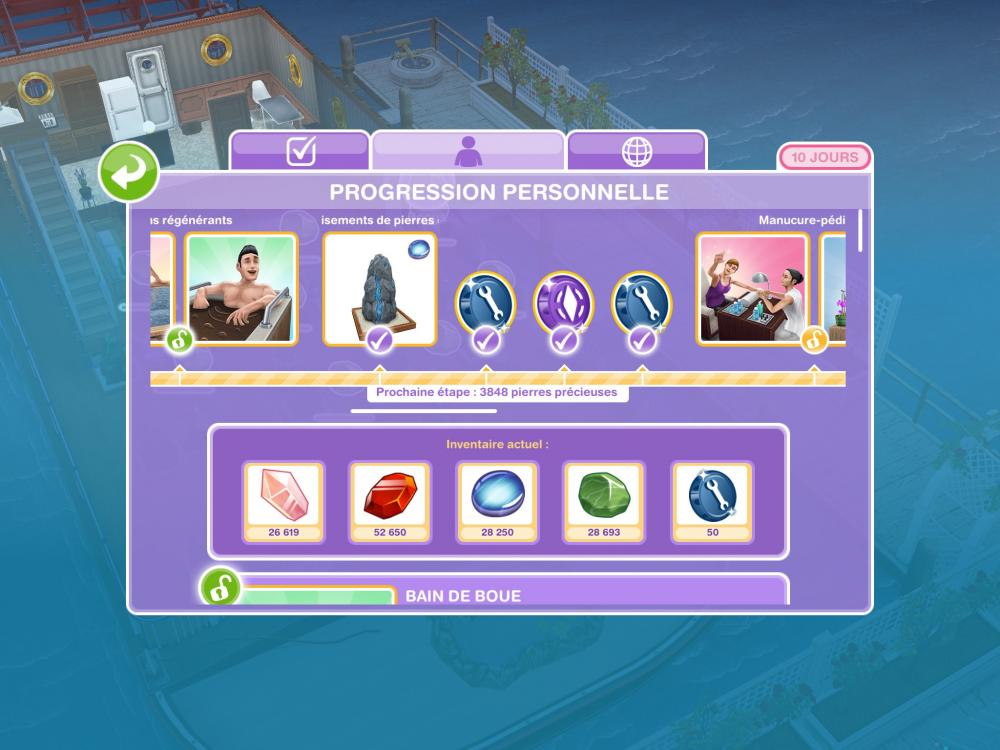Open the globe community tab
Viewport: 1000px width, 750px height.
click(637, 151)
